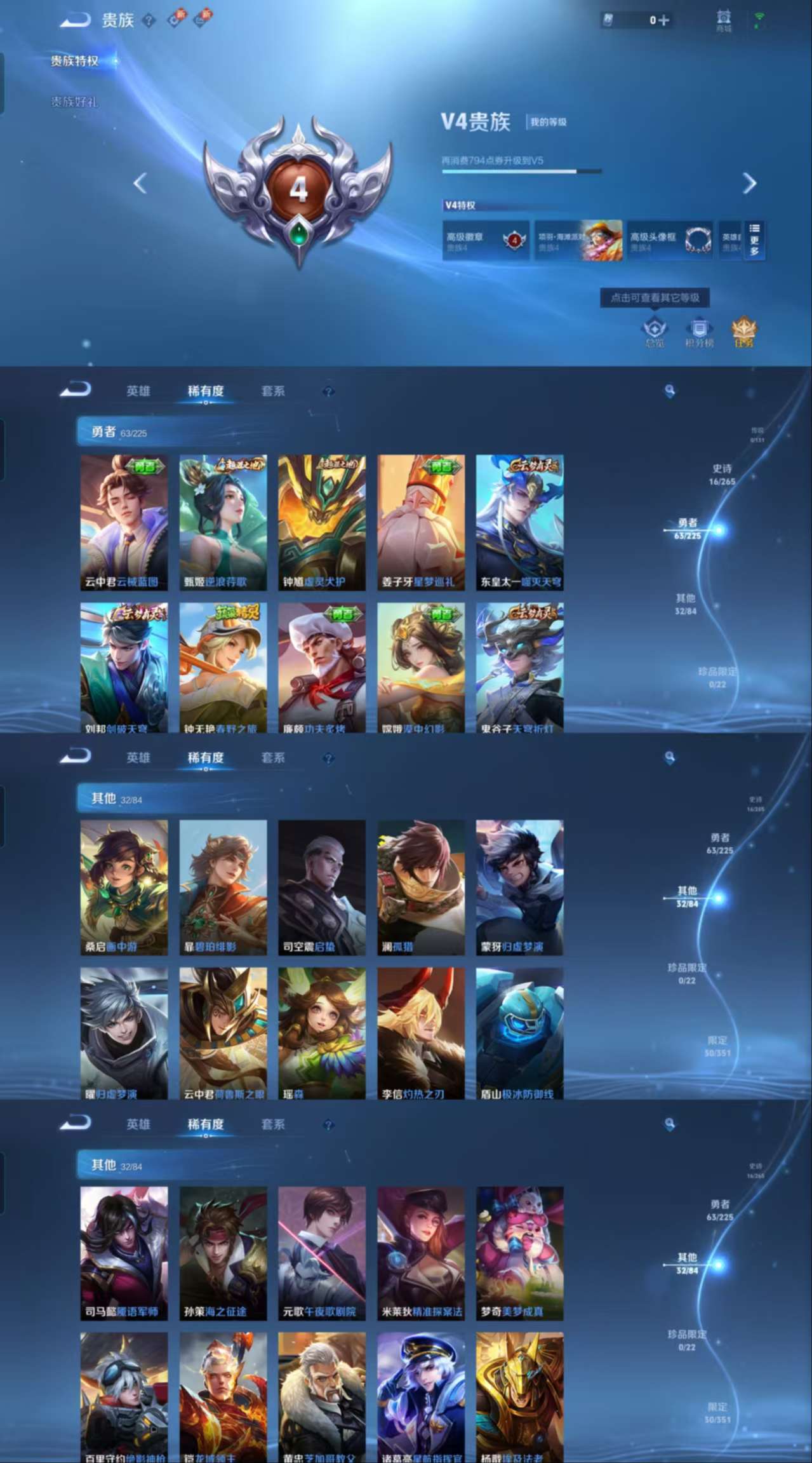Screen dimensions: 812x1463
Task: View the 高级头像框 privilege reward
Action: (670, 241)
